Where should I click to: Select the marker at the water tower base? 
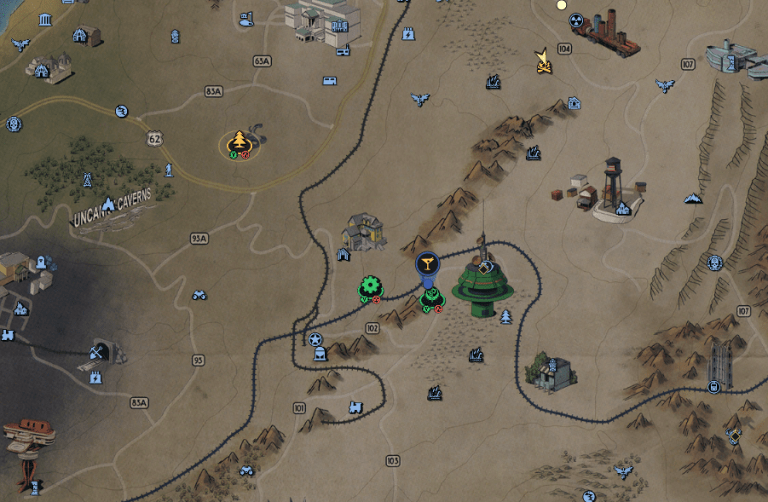tap(623, 208)
